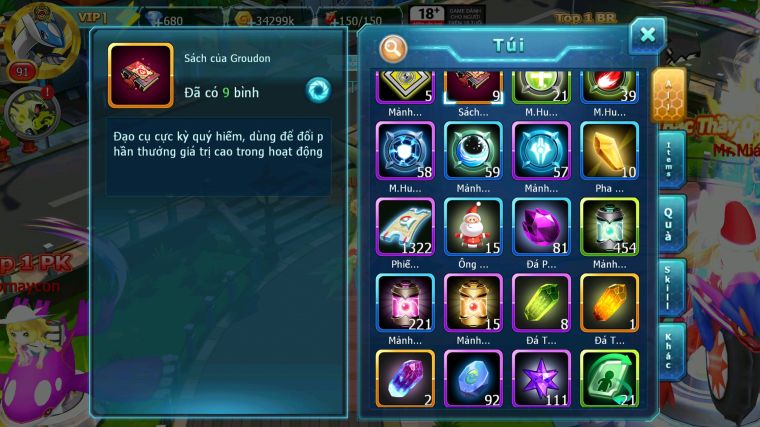The width and height of the screenshot is (760, 427).
Task: Click the blue refresh button beside Groudon's book
Action: 318,91
